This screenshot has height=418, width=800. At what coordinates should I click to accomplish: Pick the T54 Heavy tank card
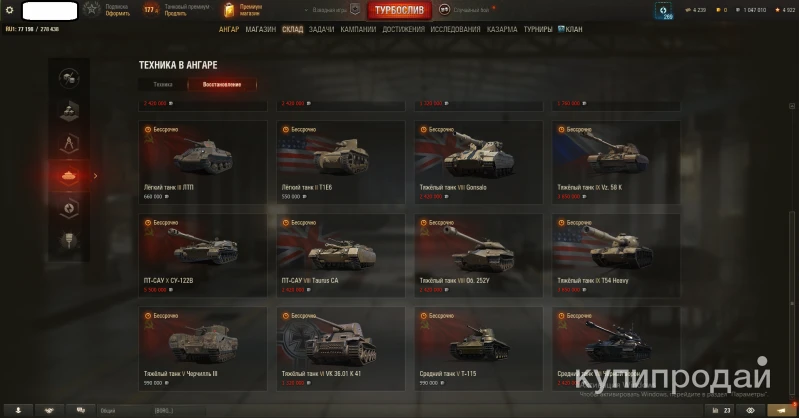(616, 254)
